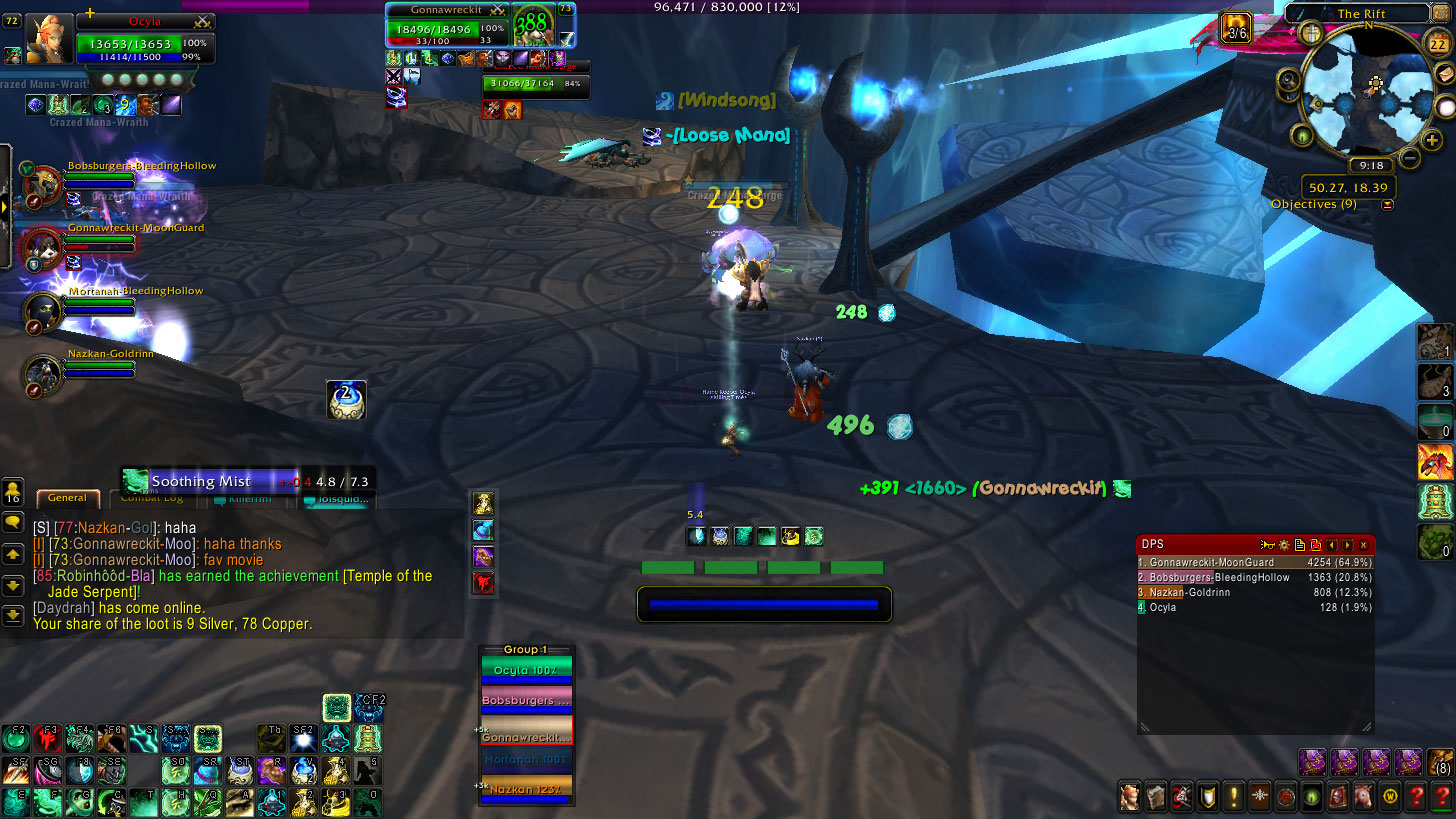The image size is (1456, 819).
Task: Expand the Objectives tracker arrow
Action: (1387, 205)
